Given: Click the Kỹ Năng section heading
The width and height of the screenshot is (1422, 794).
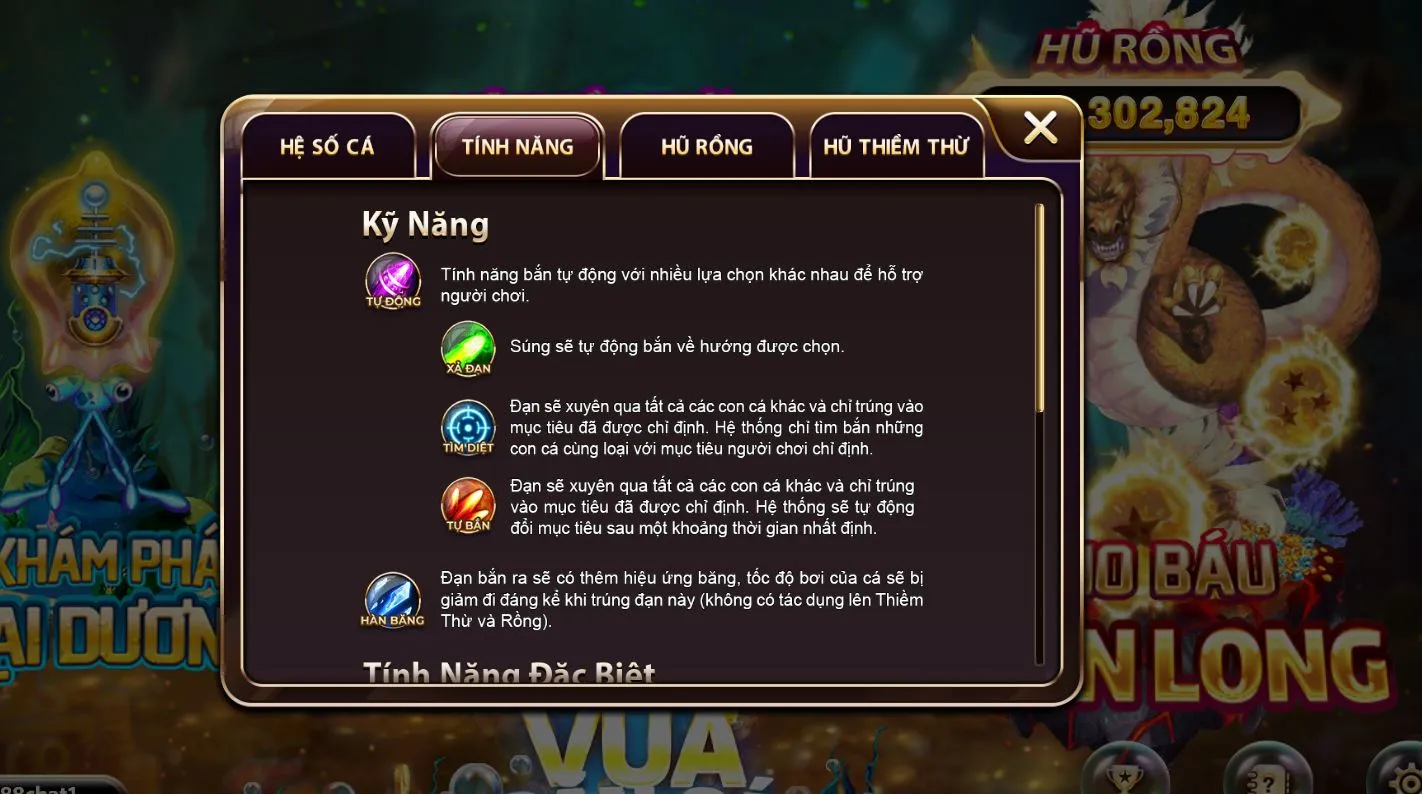Looking at the screenshot, I should click(426, 224).
